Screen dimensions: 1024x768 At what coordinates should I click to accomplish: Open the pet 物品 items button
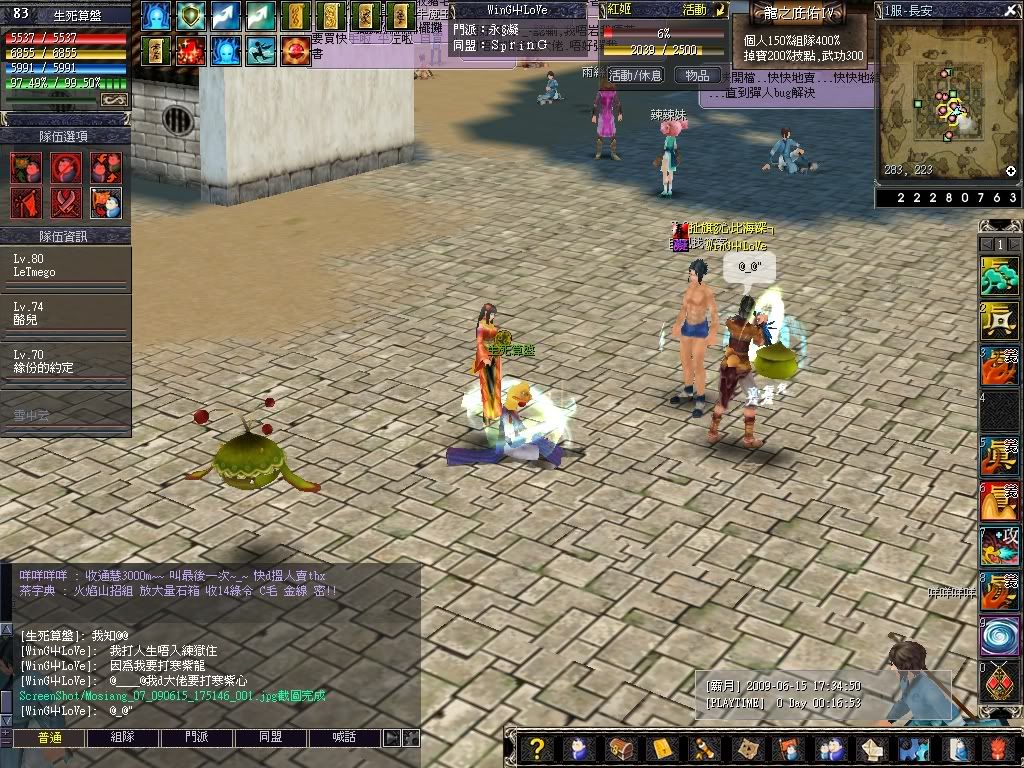point(697,75)
